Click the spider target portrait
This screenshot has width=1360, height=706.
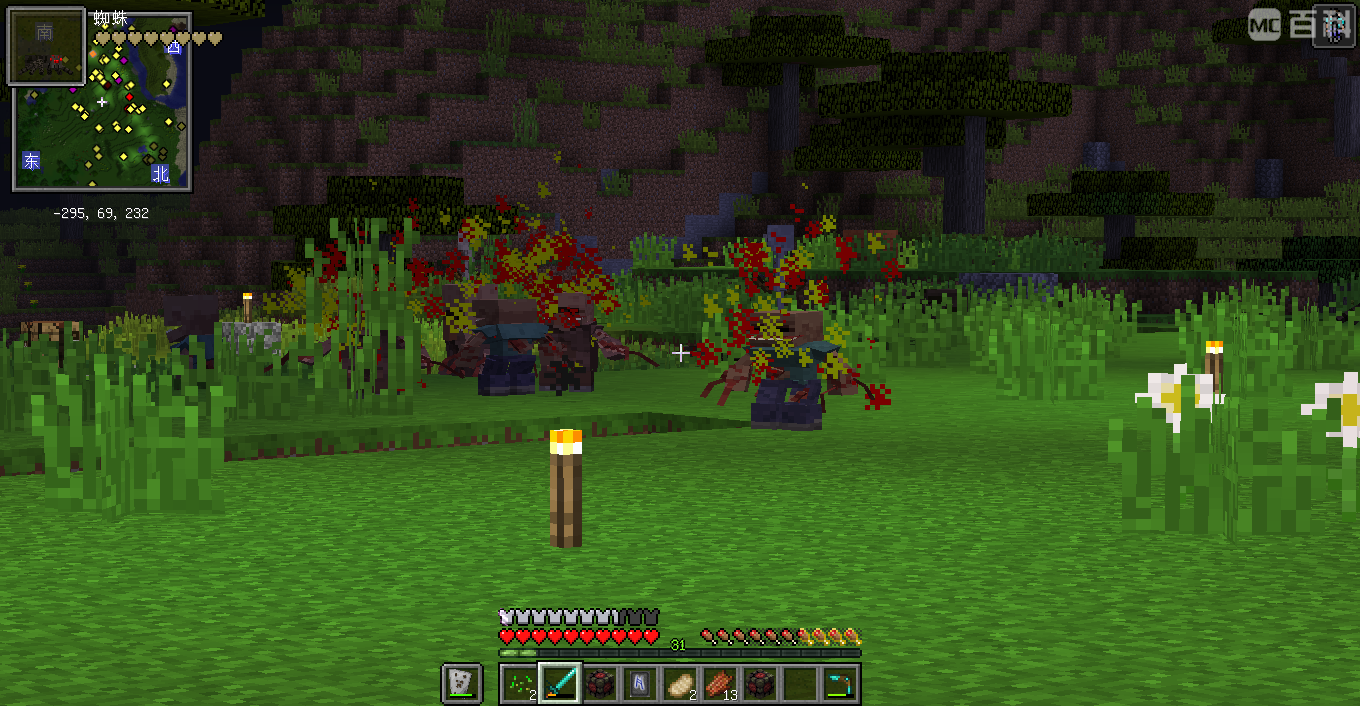pyautogui.click(x=46, y=46)
